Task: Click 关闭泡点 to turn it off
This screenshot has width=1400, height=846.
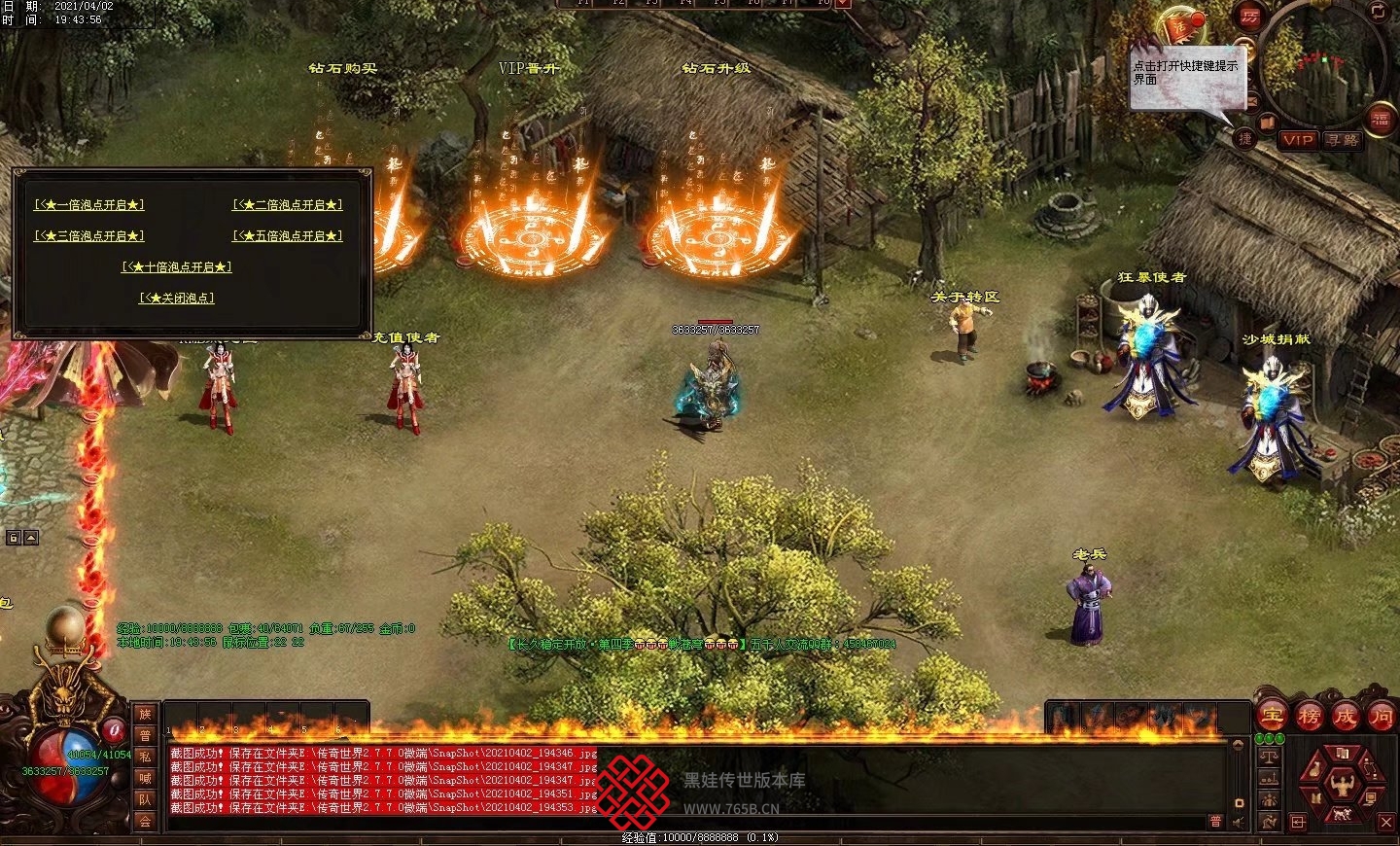Action: coord(177,299)
